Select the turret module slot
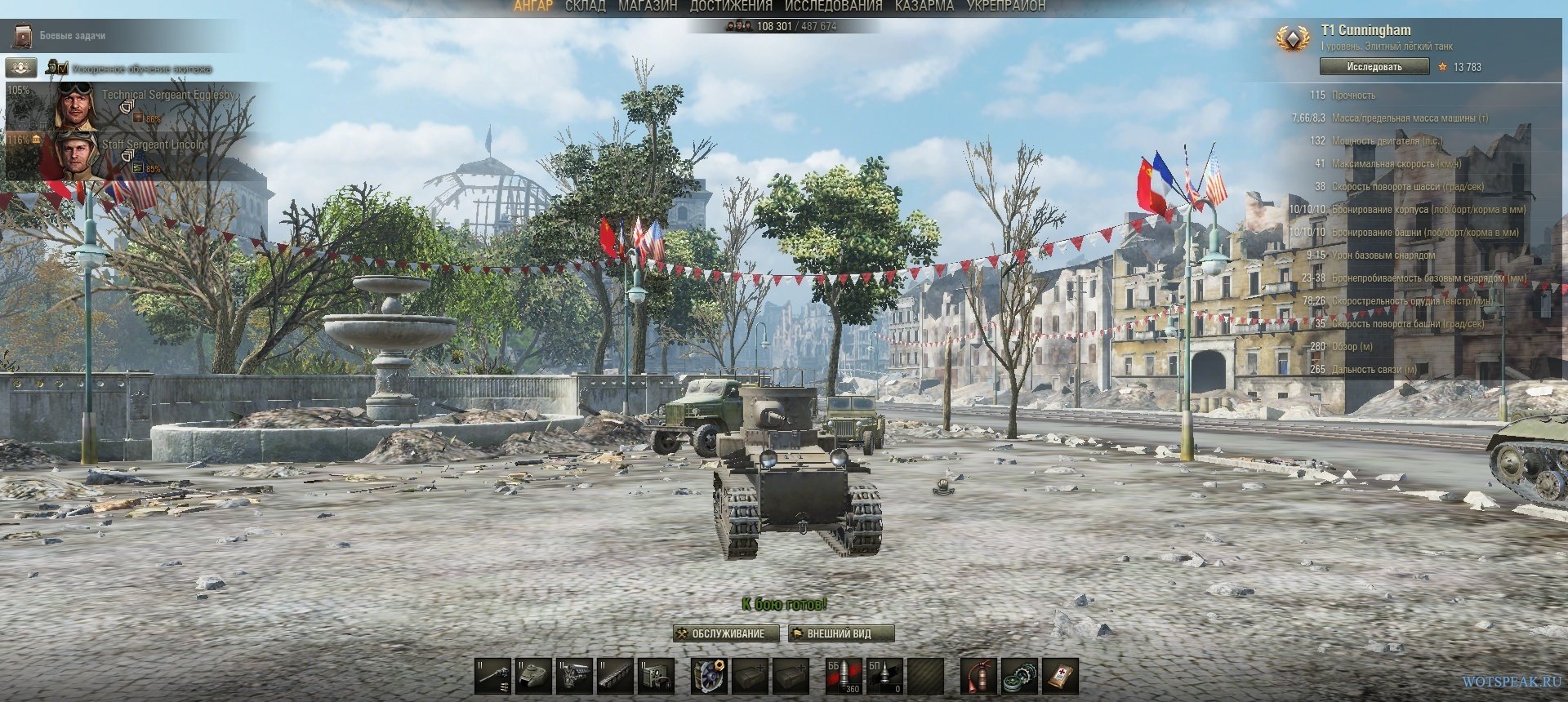1568x702 pixels. tap(533, 676)
